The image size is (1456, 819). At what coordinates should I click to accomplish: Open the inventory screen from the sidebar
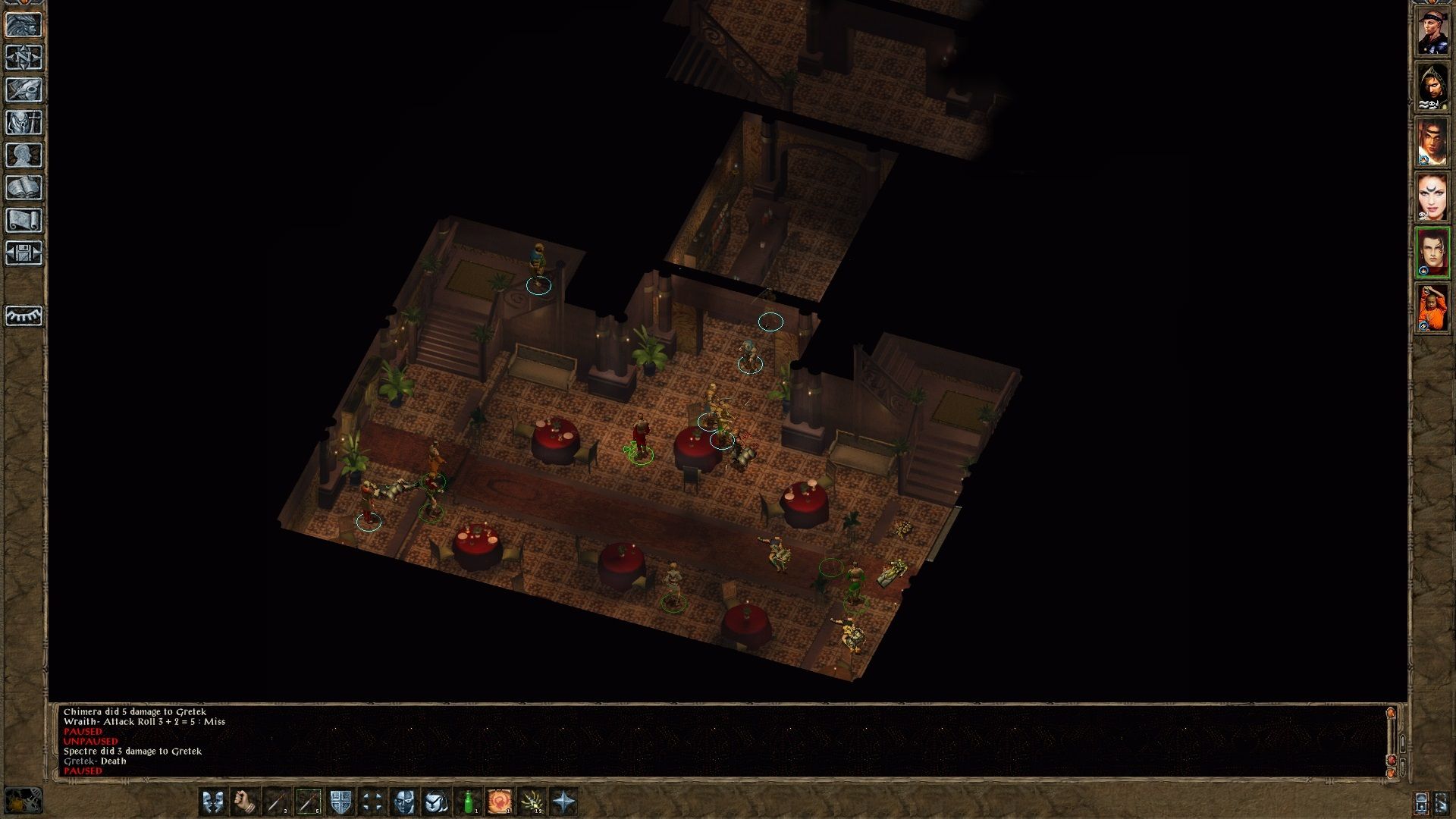coord(24,123)
